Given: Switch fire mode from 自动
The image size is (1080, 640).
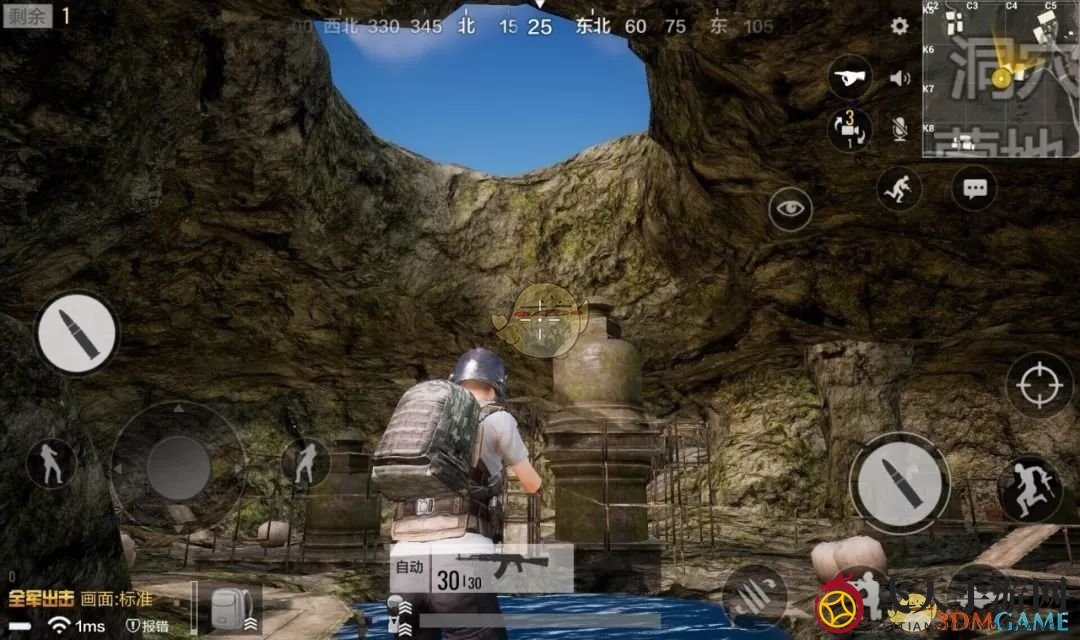Looking at the screenshot, I should (410, 567).
